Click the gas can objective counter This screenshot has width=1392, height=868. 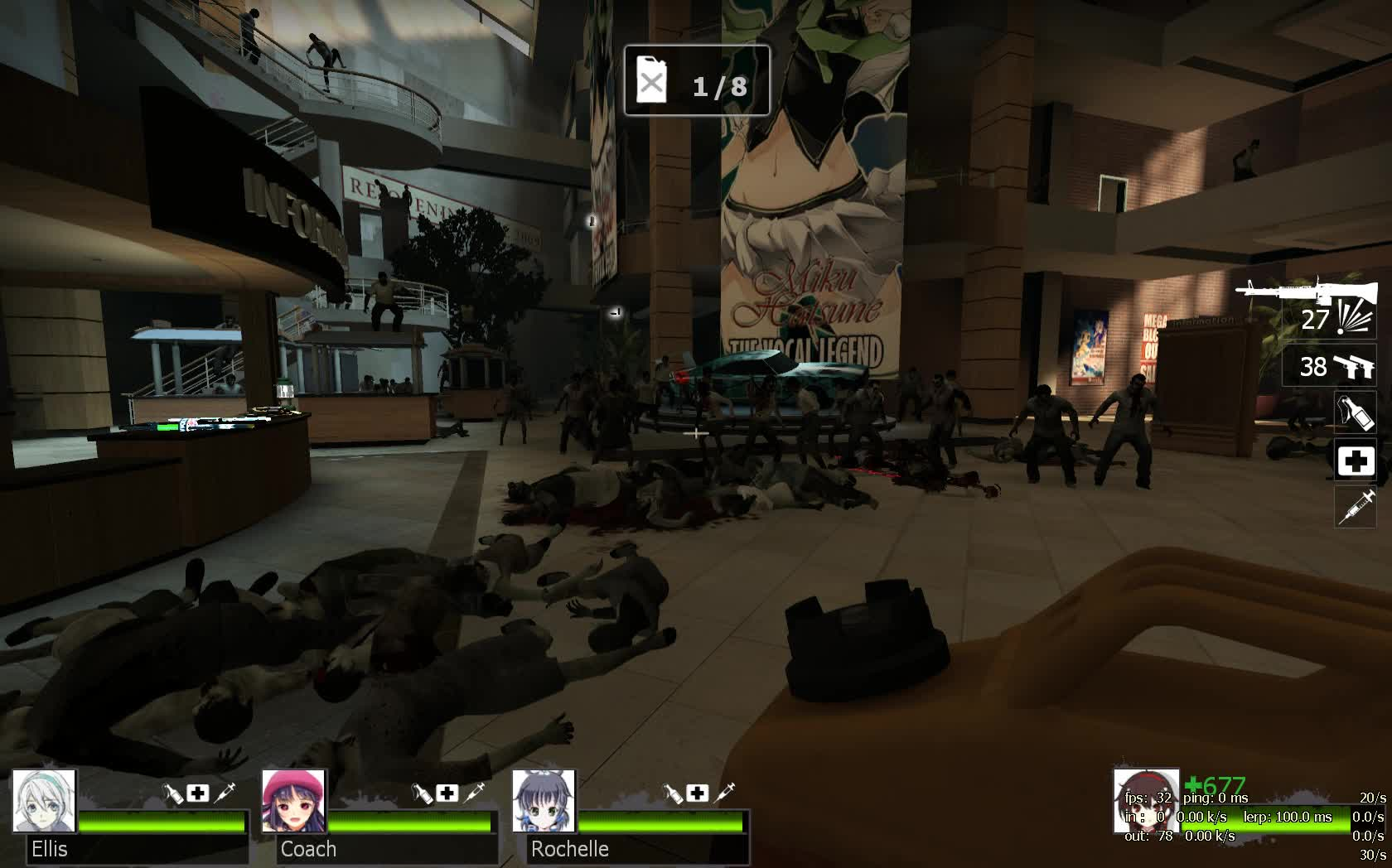[696, 80]
